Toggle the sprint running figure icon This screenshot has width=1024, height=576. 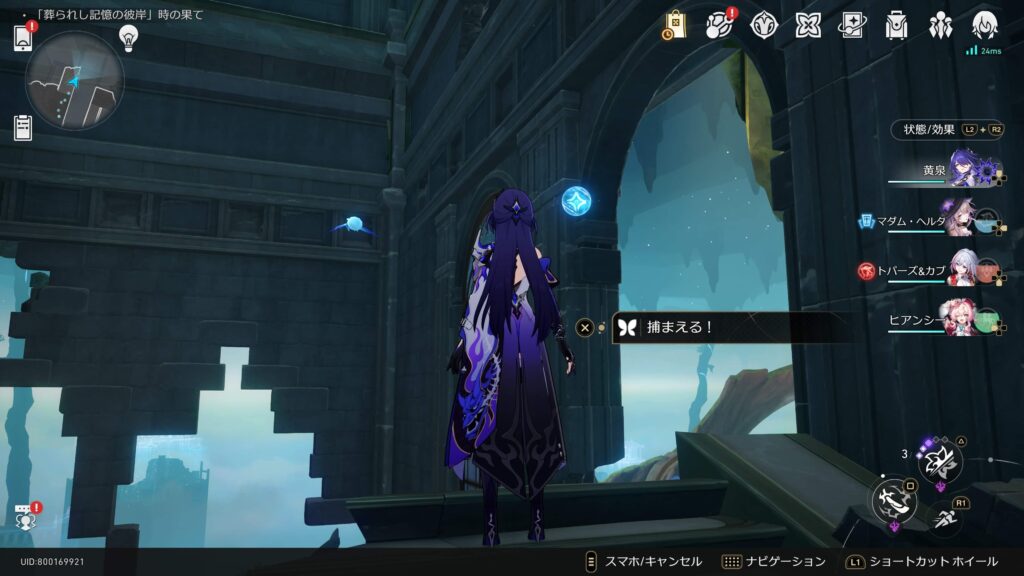pos(944,517)
